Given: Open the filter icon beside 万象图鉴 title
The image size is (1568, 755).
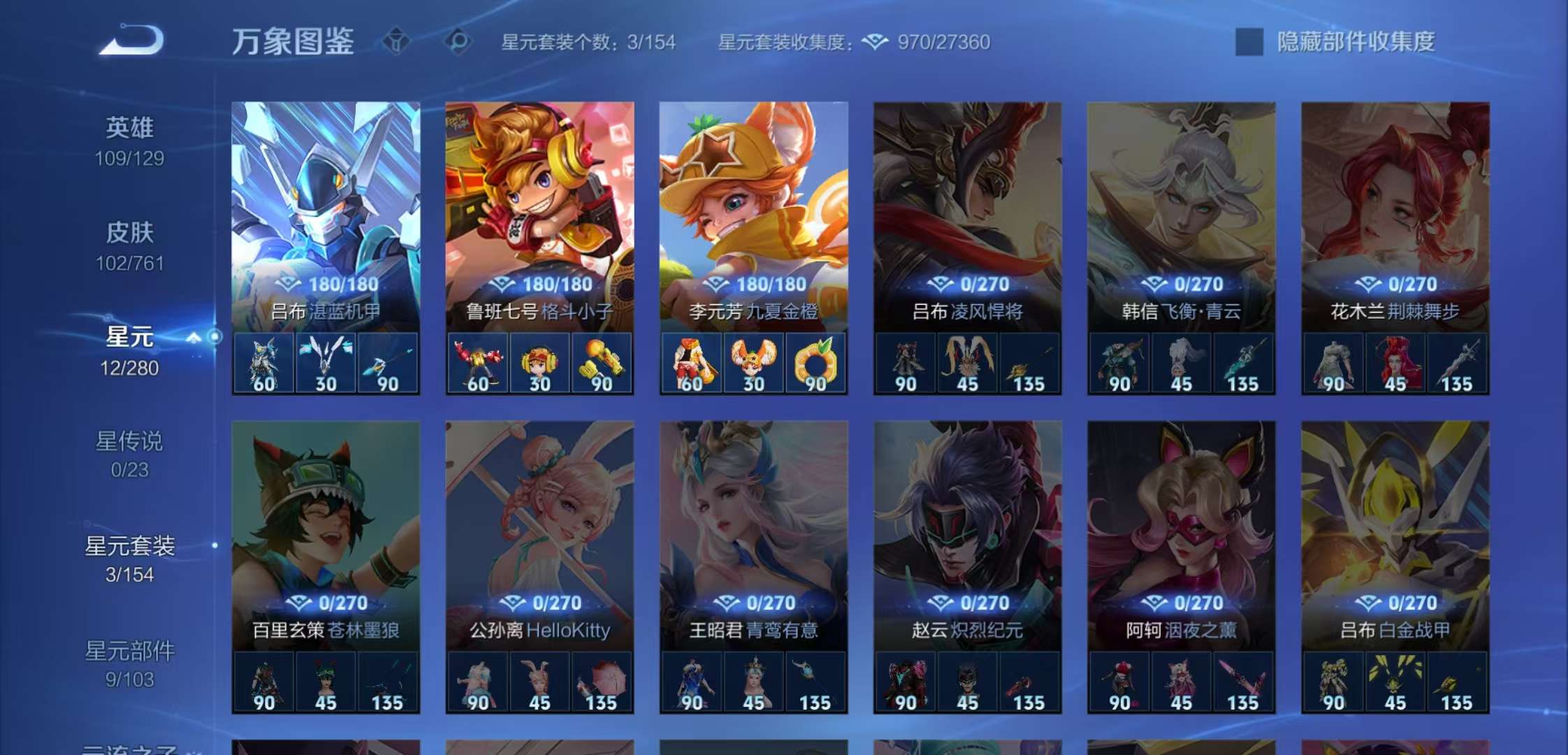Looking at the screenshot, I should (x=395, y=42).
